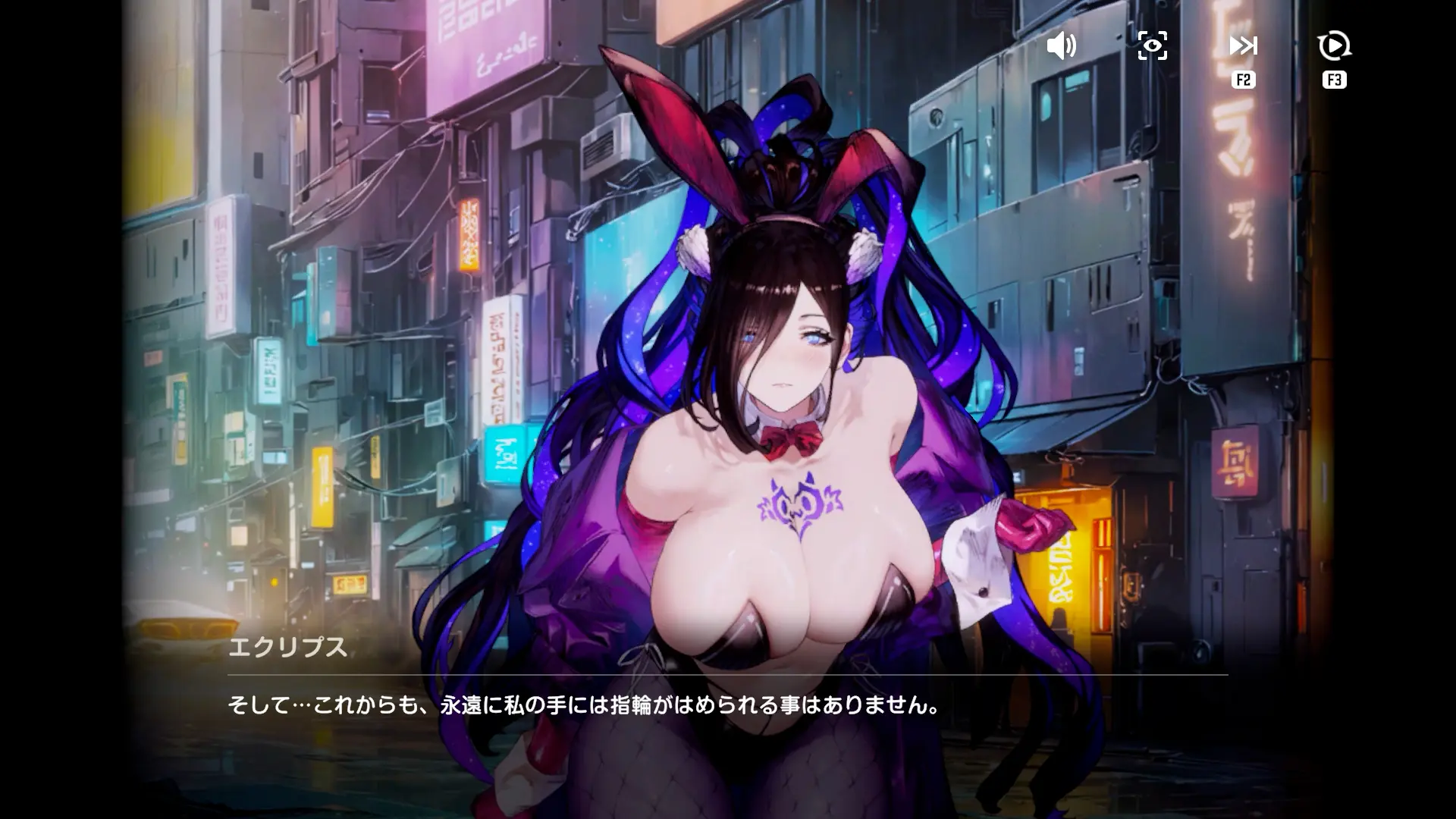Advance the dialogue text box
The image size is (1456, 819).
(726, 705)
